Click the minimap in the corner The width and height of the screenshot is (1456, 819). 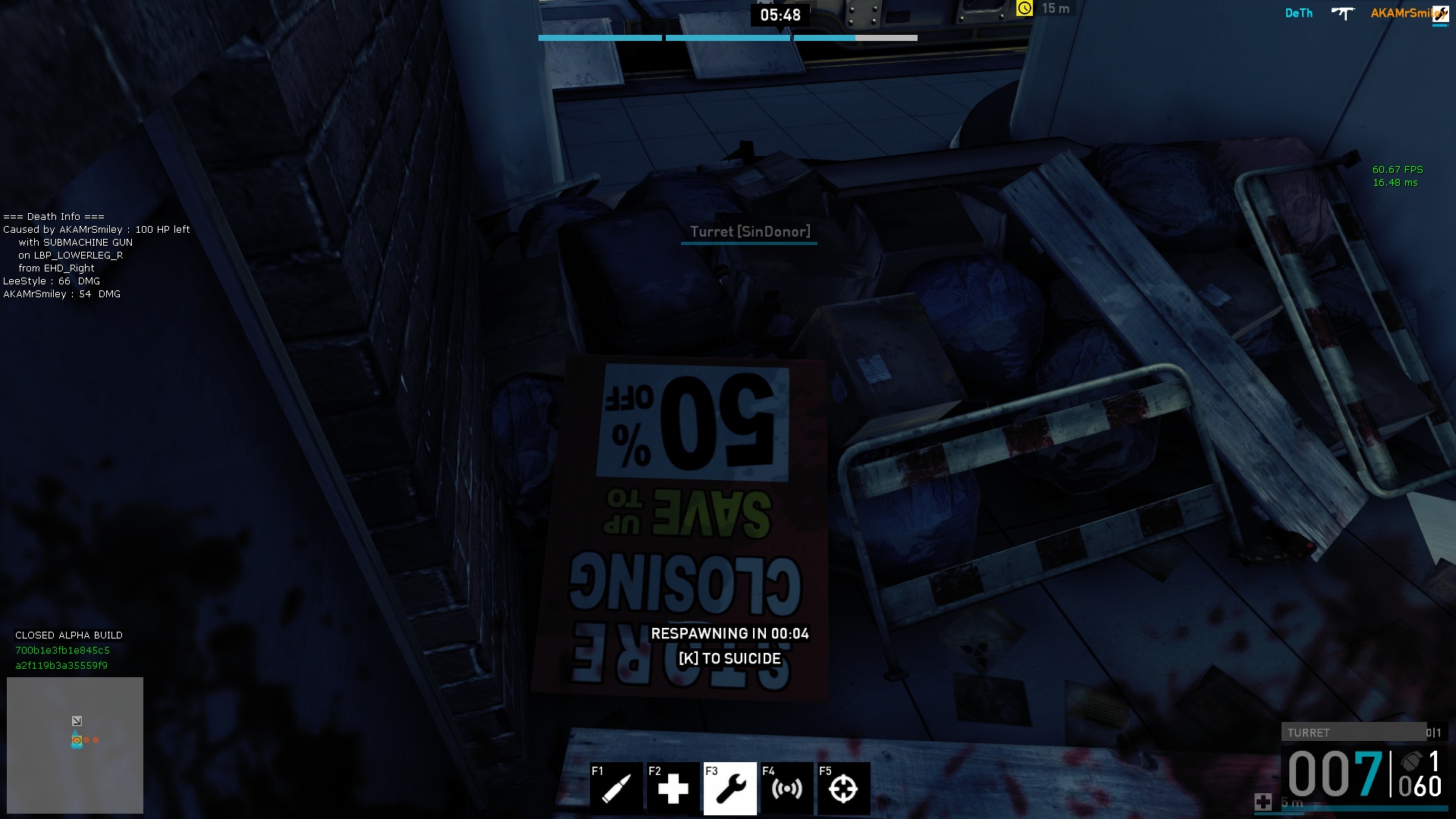75,745
